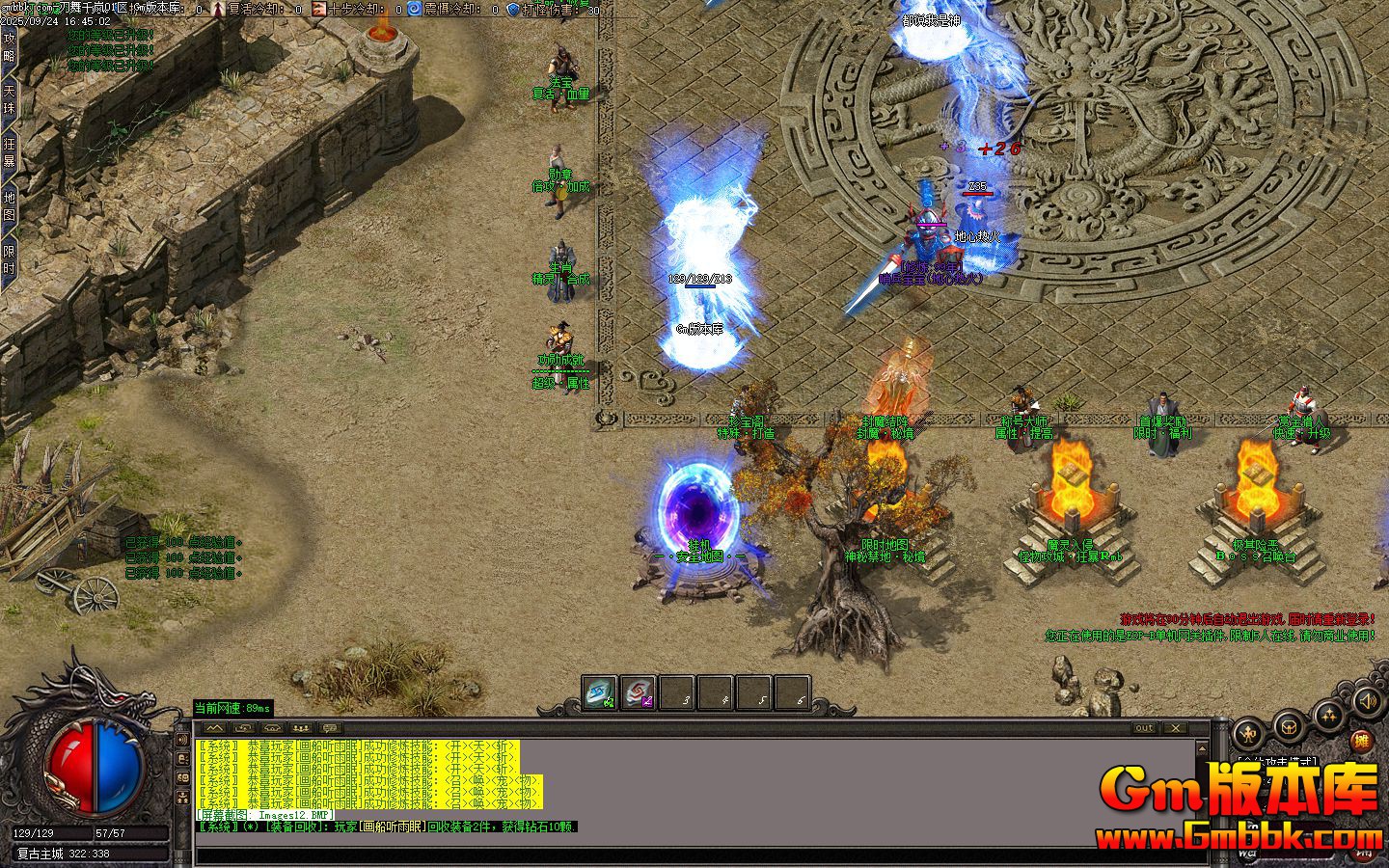Screen dimensions: 1389x868
Task: Click the 'out' button on chat panel
Action: coord(1144,728)
